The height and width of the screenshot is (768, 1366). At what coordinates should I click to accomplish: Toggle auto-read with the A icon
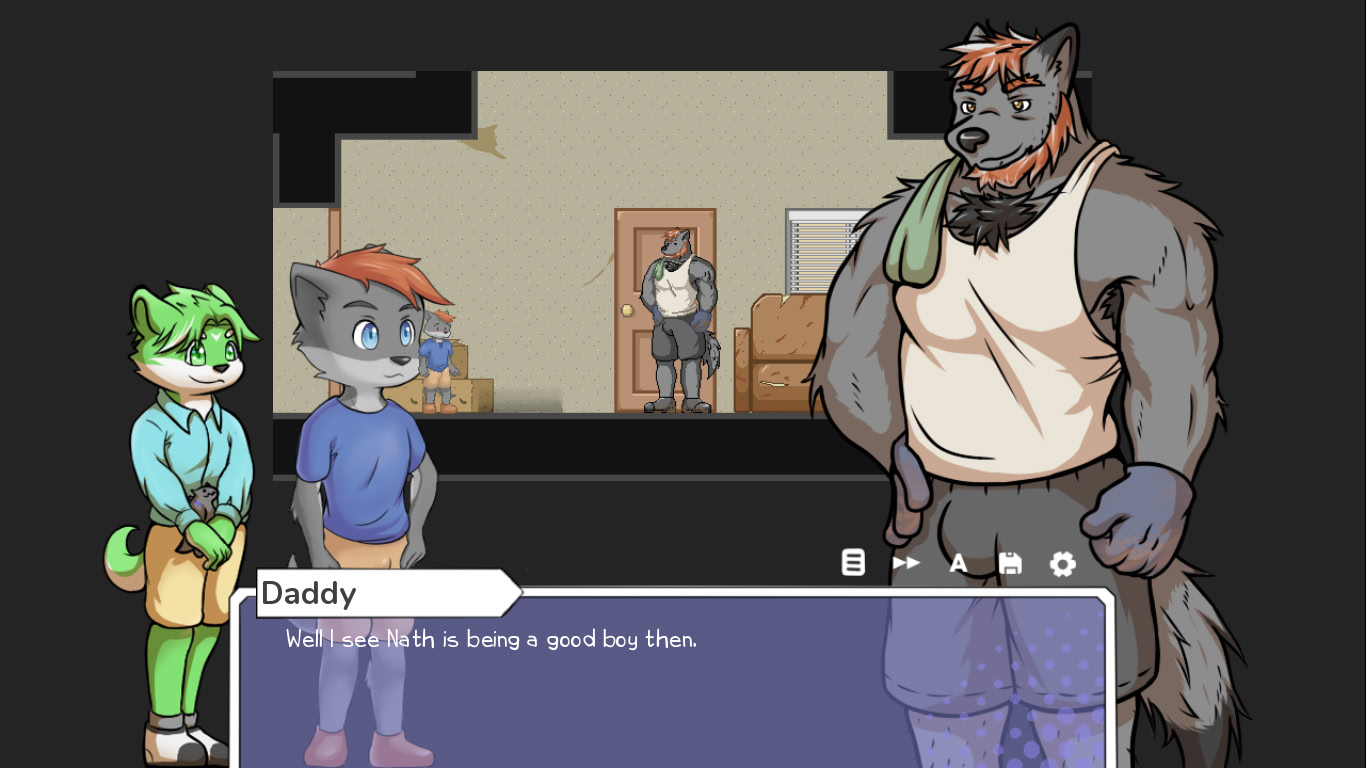[x=958, y=563]
